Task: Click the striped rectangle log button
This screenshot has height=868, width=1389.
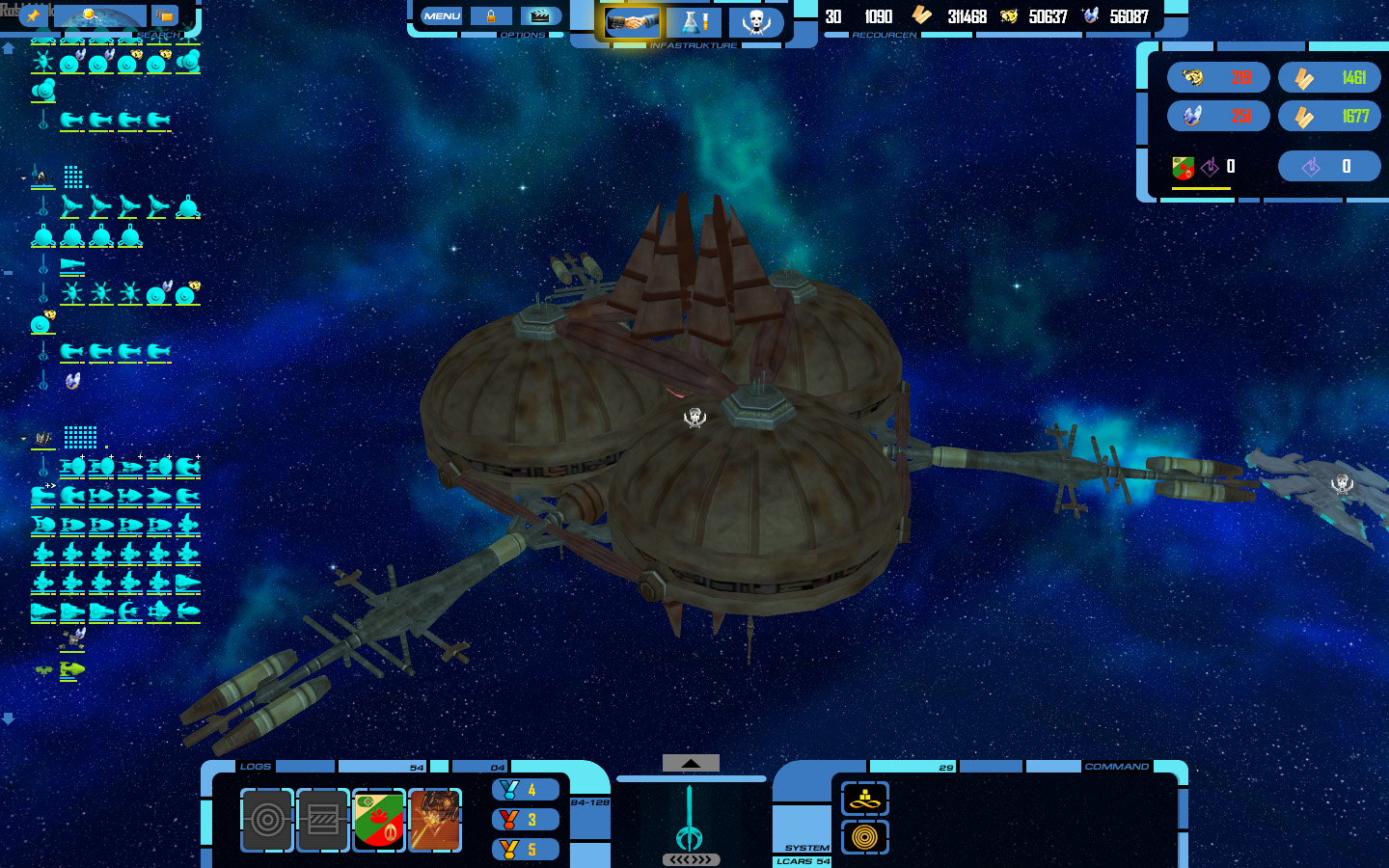Action: (323, 820)
